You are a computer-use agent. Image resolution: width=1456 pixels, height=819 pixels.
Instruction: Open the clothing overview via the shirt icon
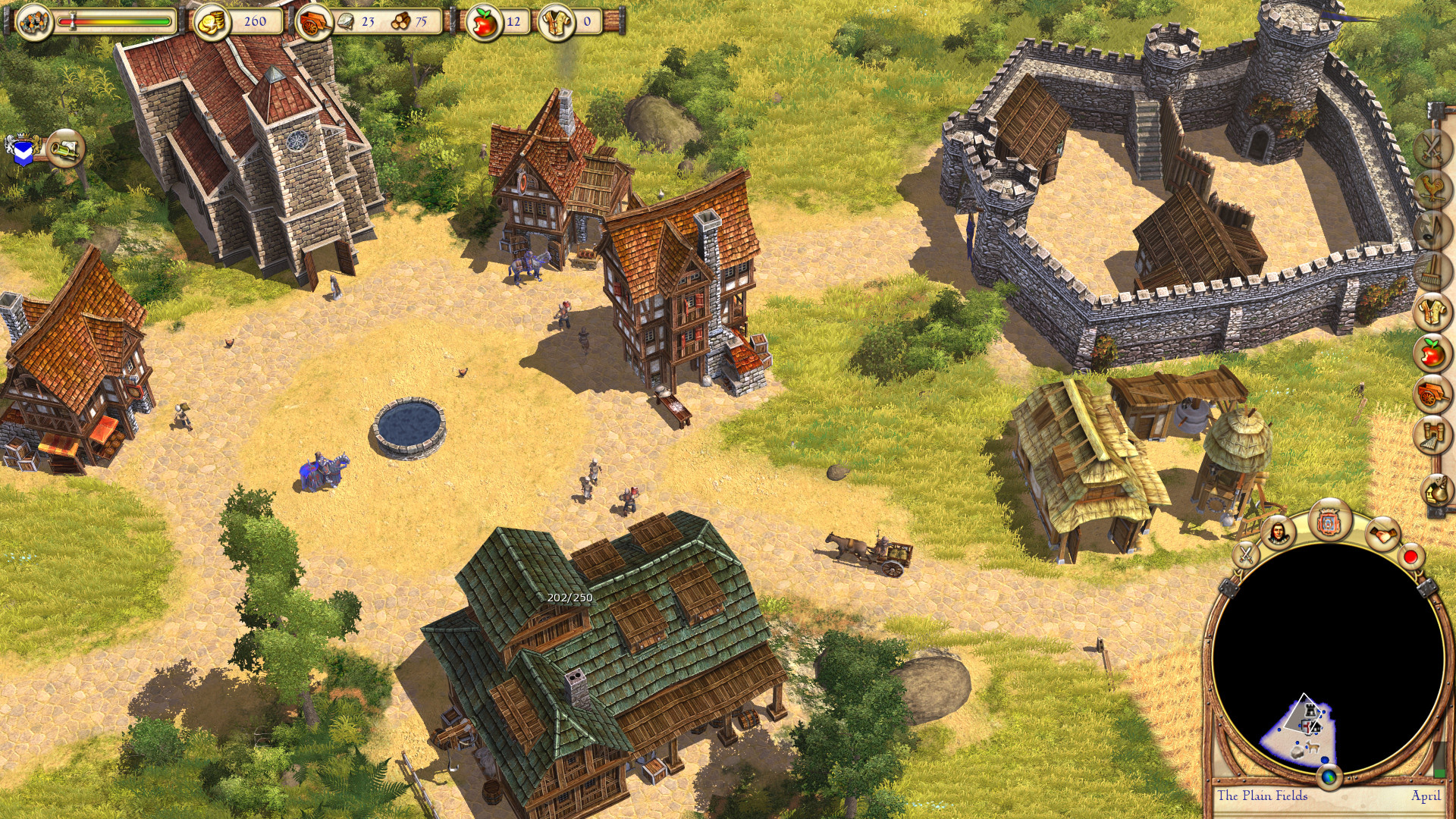click(1433, 311)
